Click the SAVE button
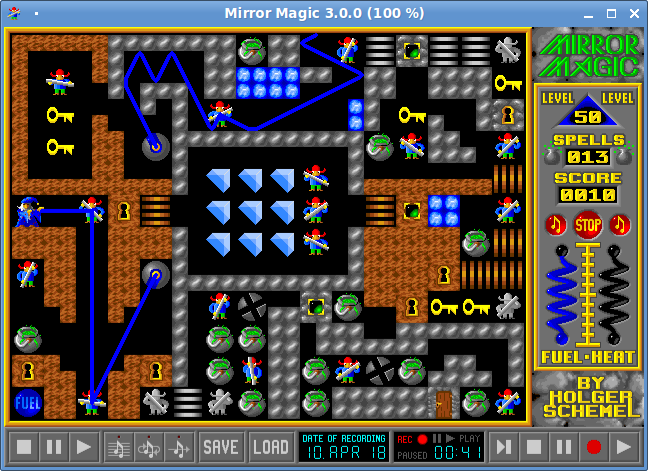648x471 pixels. coord(221,446)
